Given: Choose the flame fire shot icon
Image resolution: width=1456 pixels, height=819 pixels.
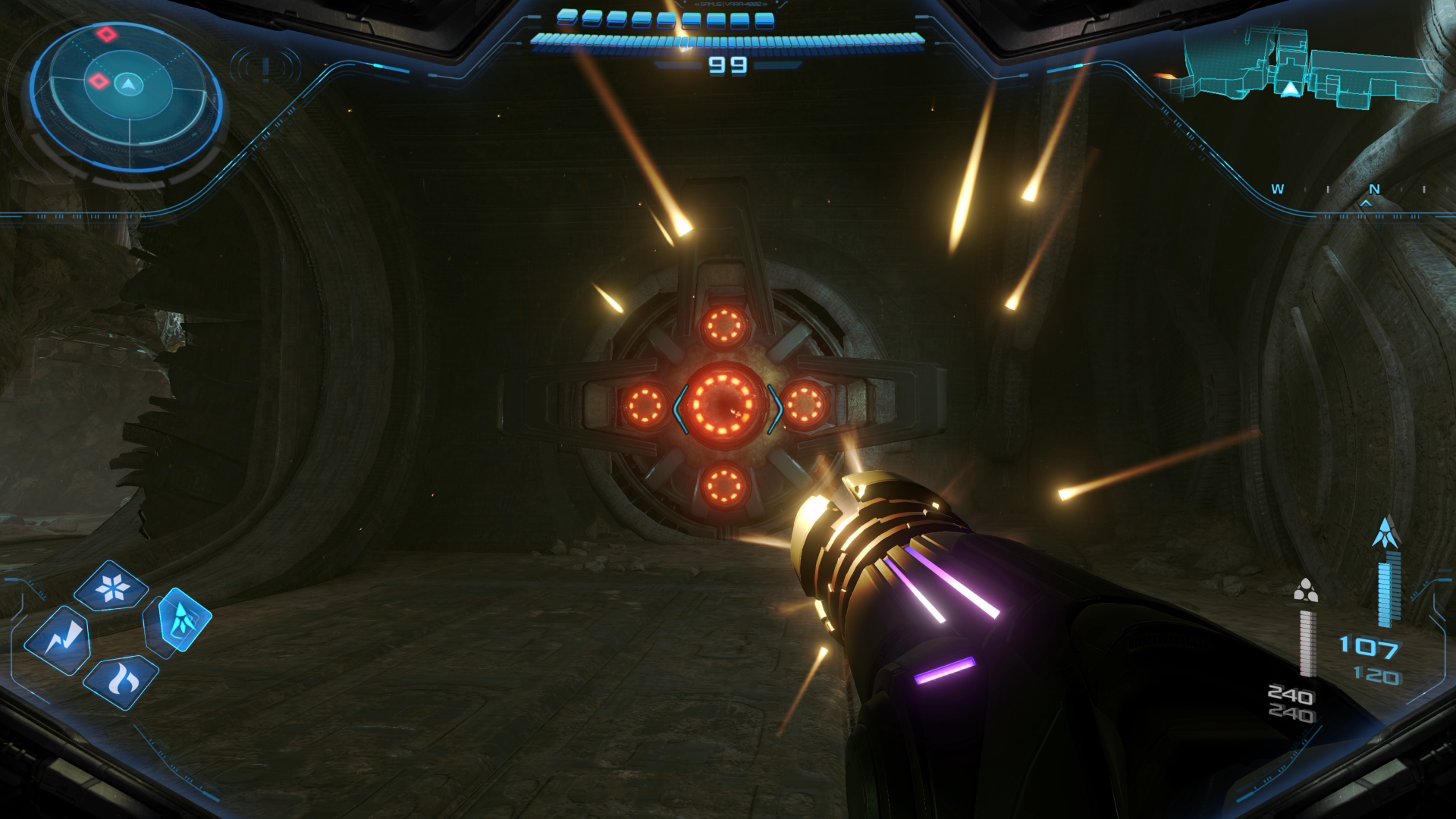Looking at the screenshot, I should click(120, 681).
